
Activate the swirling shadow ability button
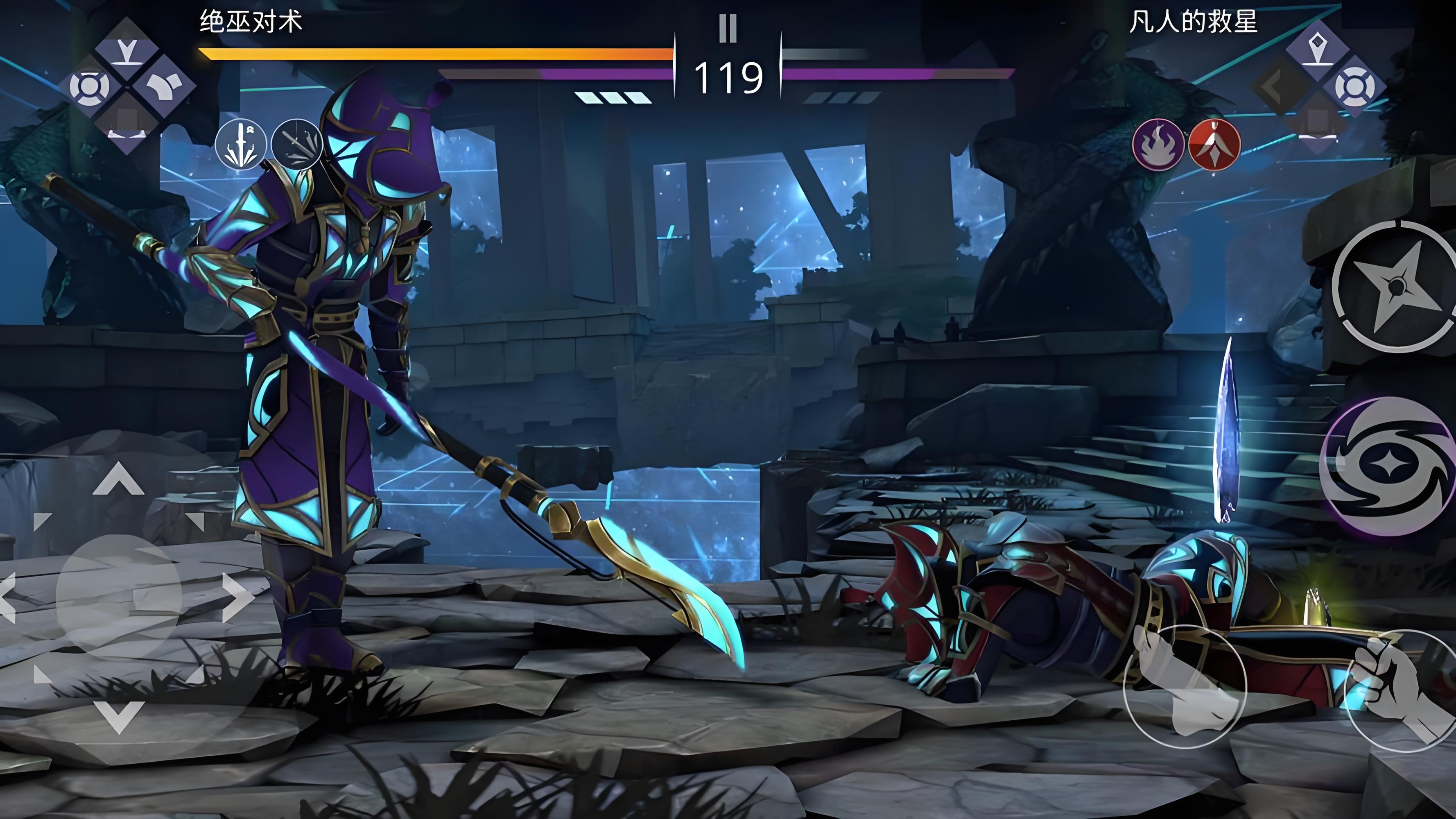click(x=1388, y=466)
